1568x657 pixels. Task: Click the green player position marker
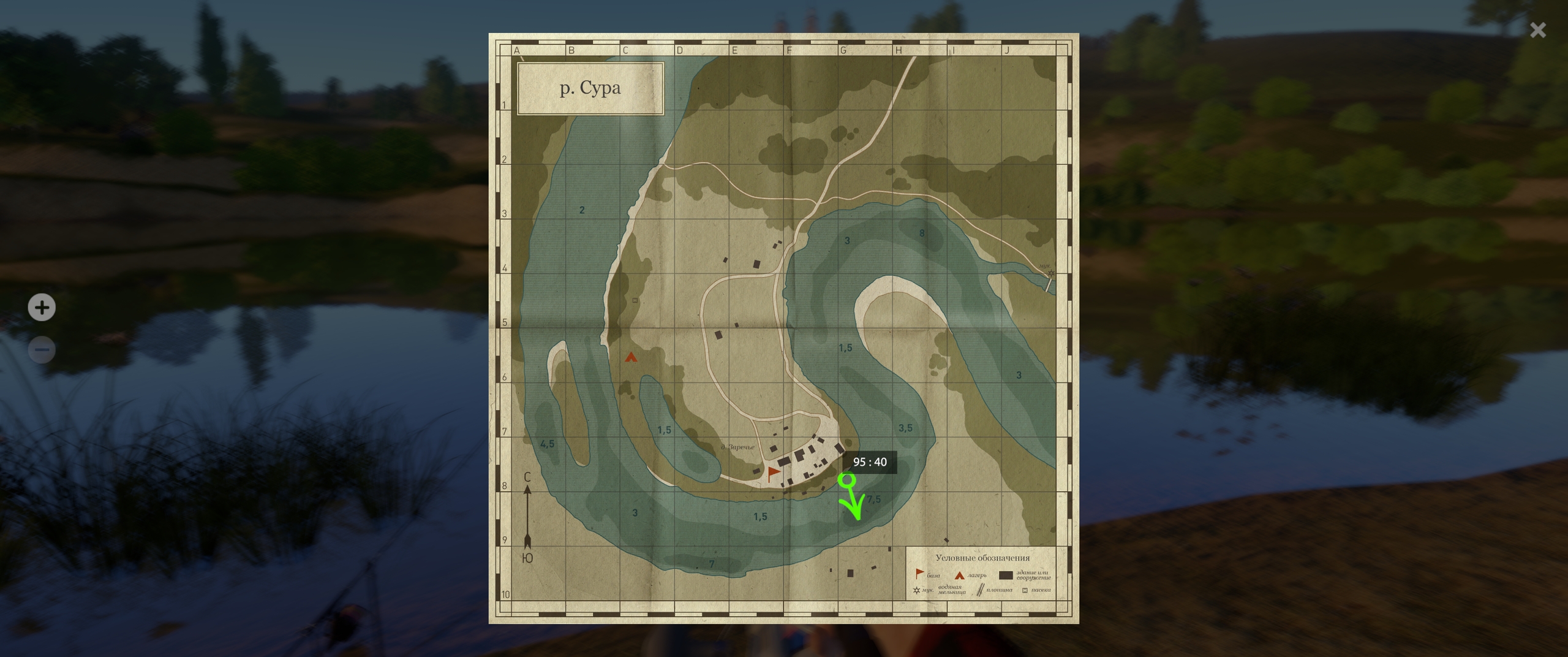click(x=846, y=480)
